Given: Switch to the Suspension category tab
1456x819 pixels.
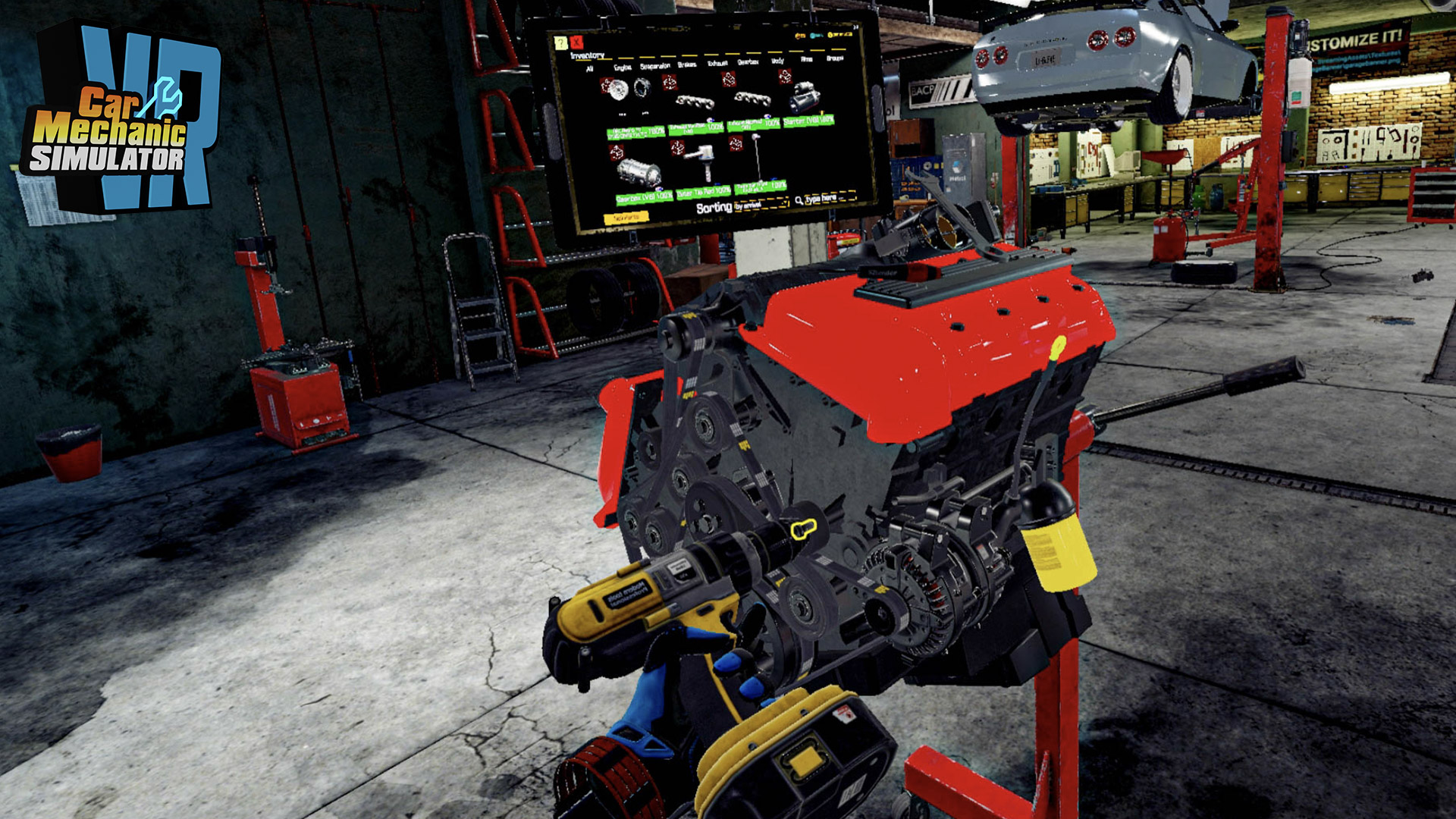Looking at the screenshot, I should tap(655, 67).
